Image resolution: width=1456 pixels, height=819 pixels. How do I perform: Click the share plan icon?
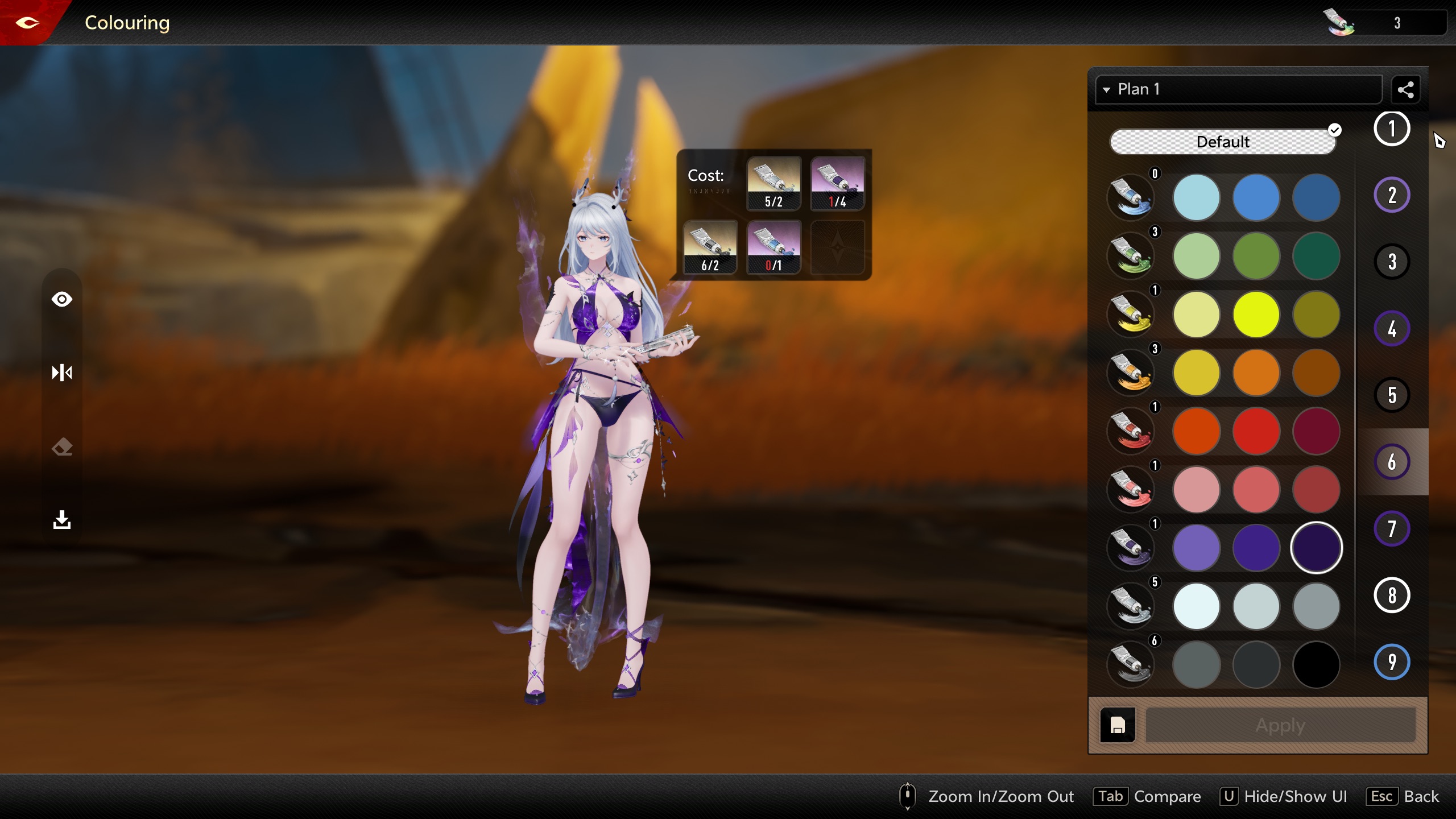1405,89
